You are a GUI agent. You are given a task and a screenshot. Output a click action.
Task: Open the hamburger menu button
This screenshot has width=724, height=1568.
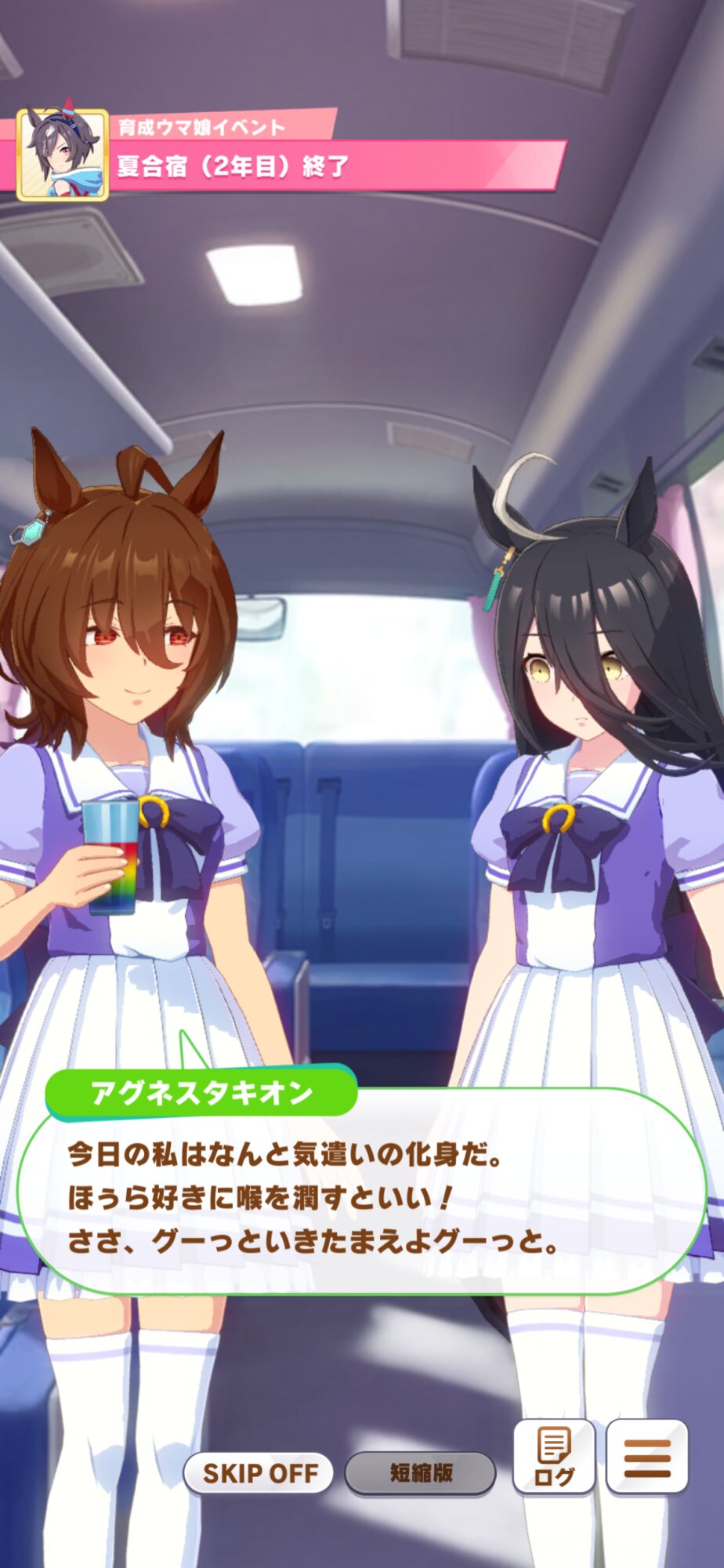point(647,1457)
